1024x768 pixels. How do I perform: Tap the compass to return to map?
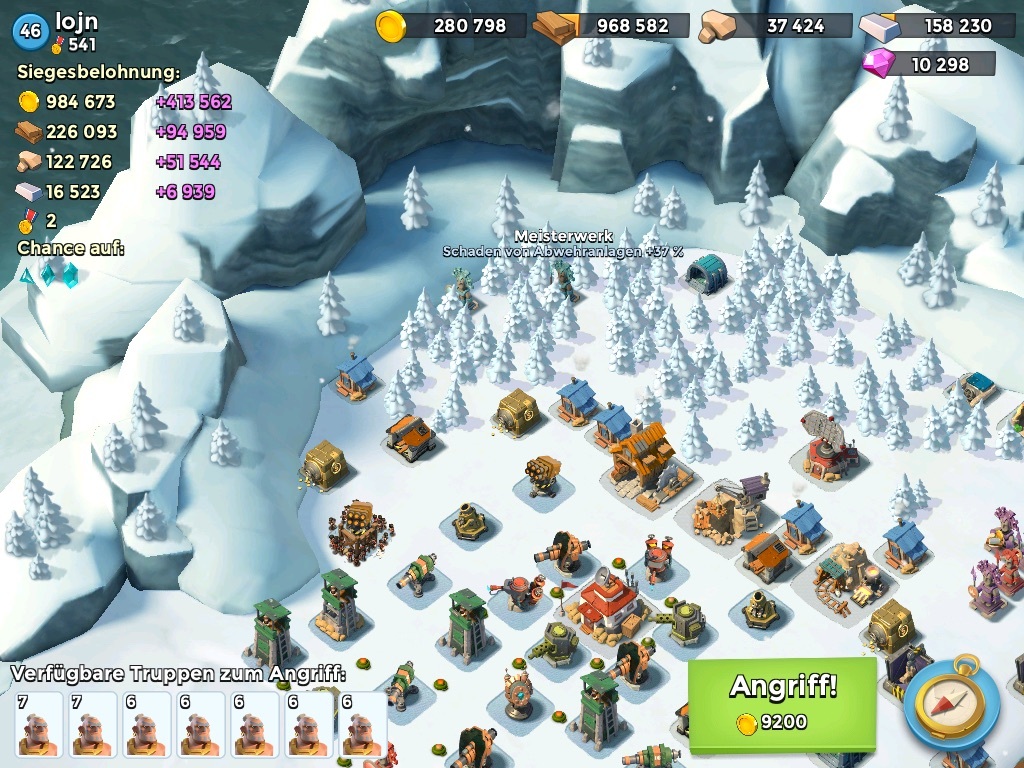(951, 703)
